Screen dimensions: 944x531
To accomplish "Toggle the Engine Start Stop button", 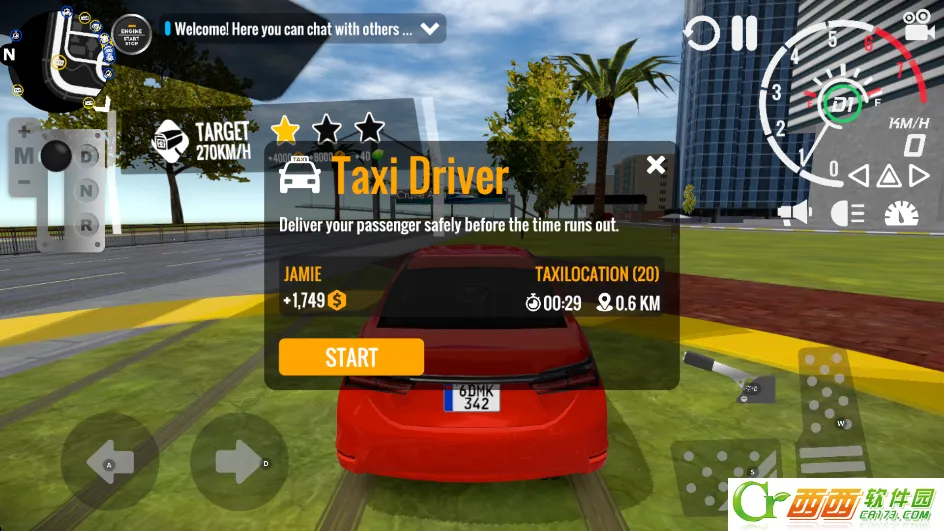I will [131, 33].
